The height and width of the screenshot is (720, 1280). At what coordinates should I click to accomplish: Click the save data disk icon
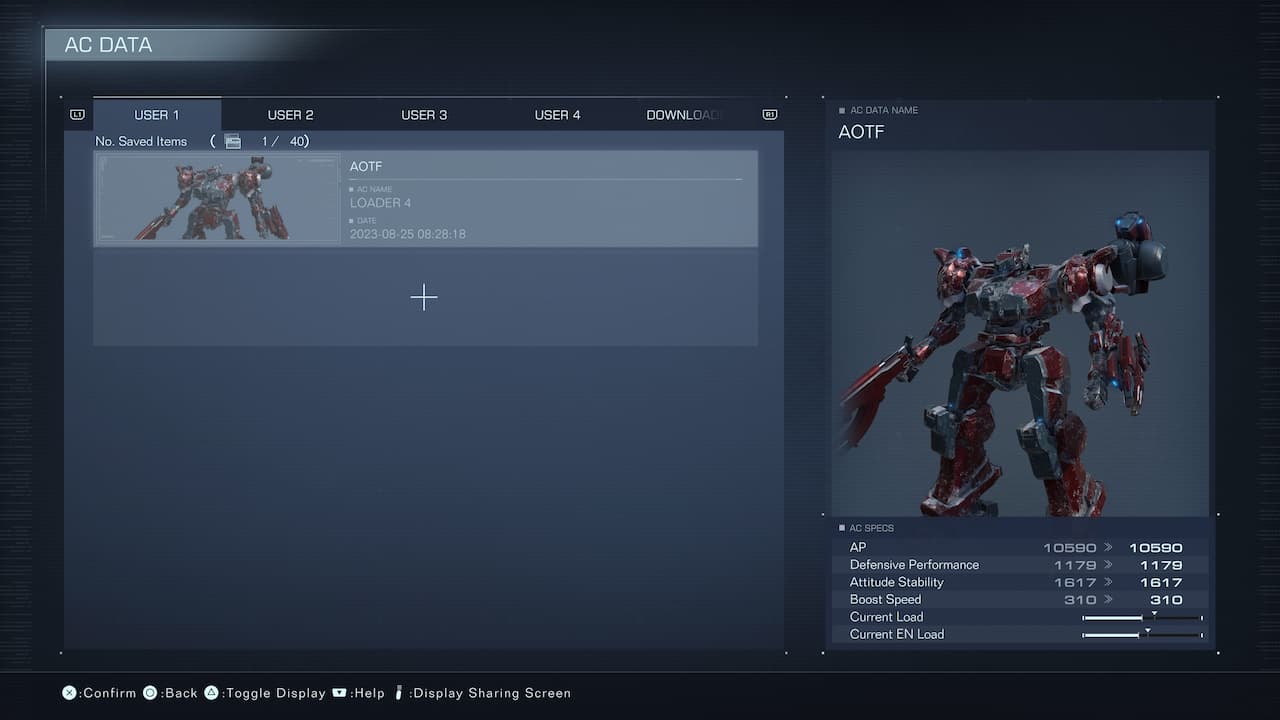click(231, 141)
